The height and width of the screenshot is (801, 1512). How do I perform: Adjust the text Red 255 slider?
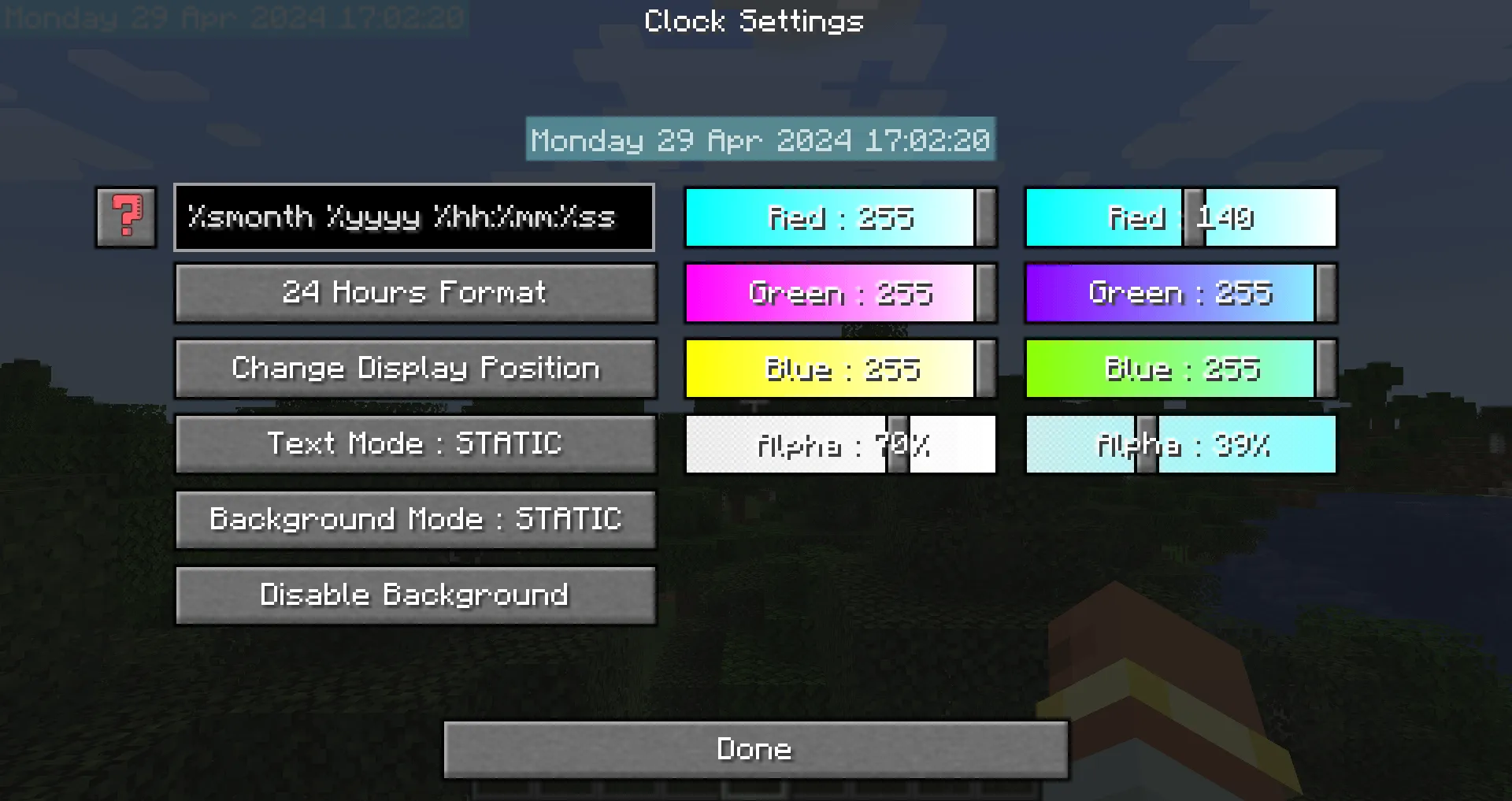pos(839,218)
